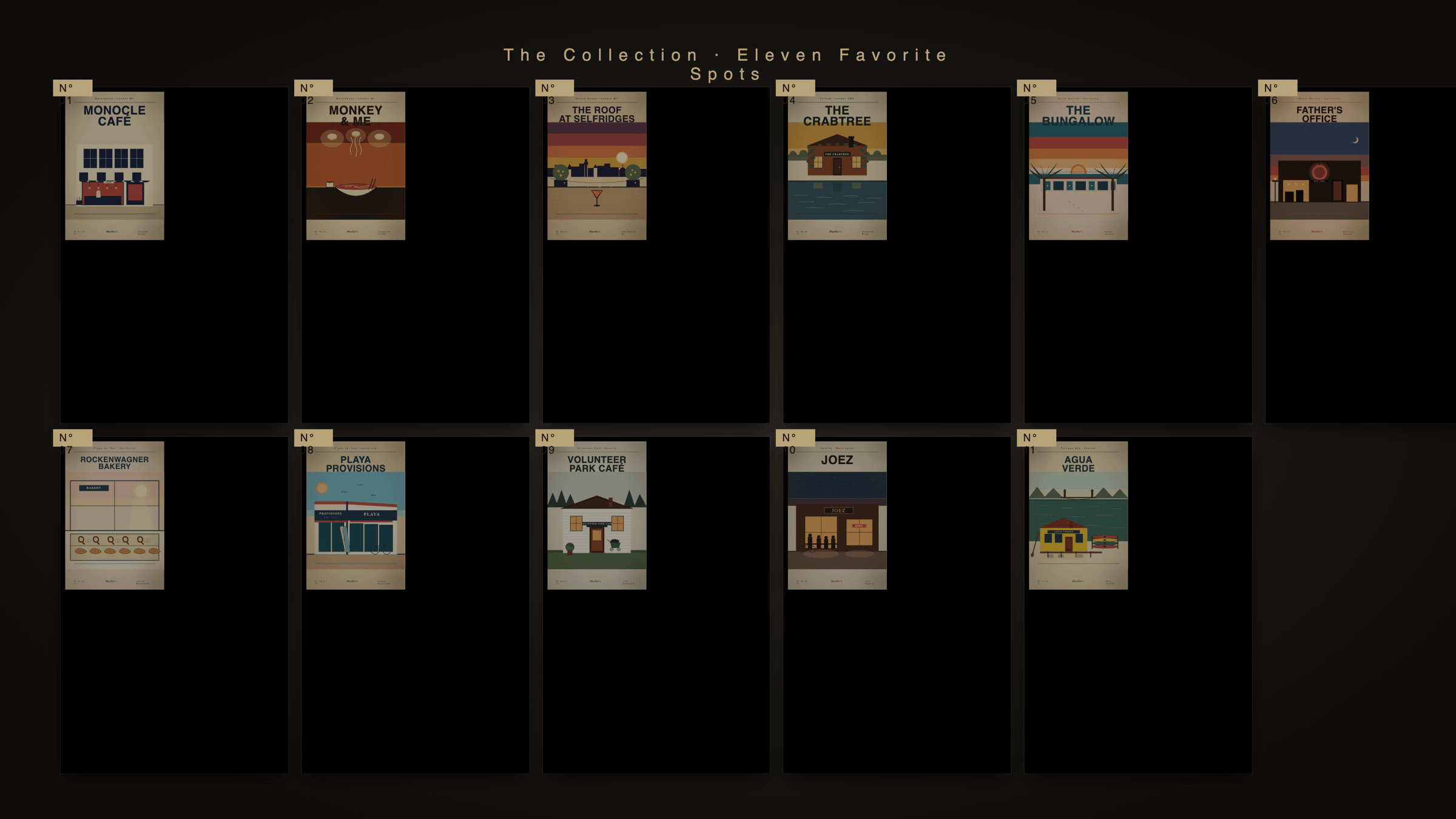This screenshot has height=819, width=1456.
Task: Choose the Volunteer Park Café poster
Action: 596,515
